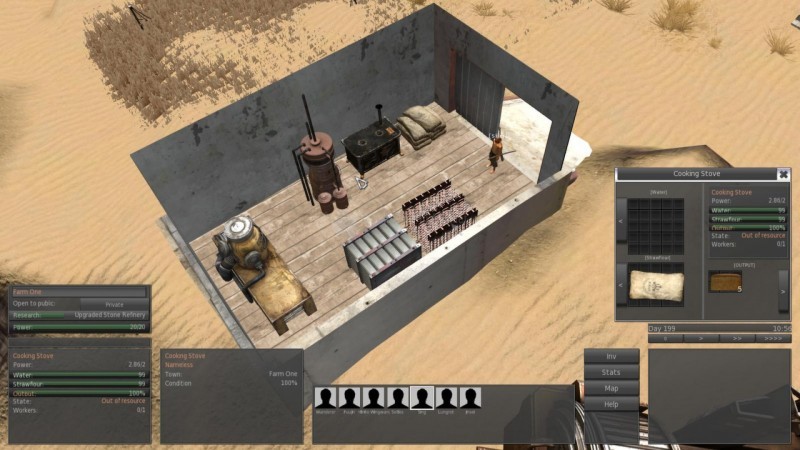This screenshot has width=800, height=450.
Task: Open the Stats panel
Action: coord(612,372)
